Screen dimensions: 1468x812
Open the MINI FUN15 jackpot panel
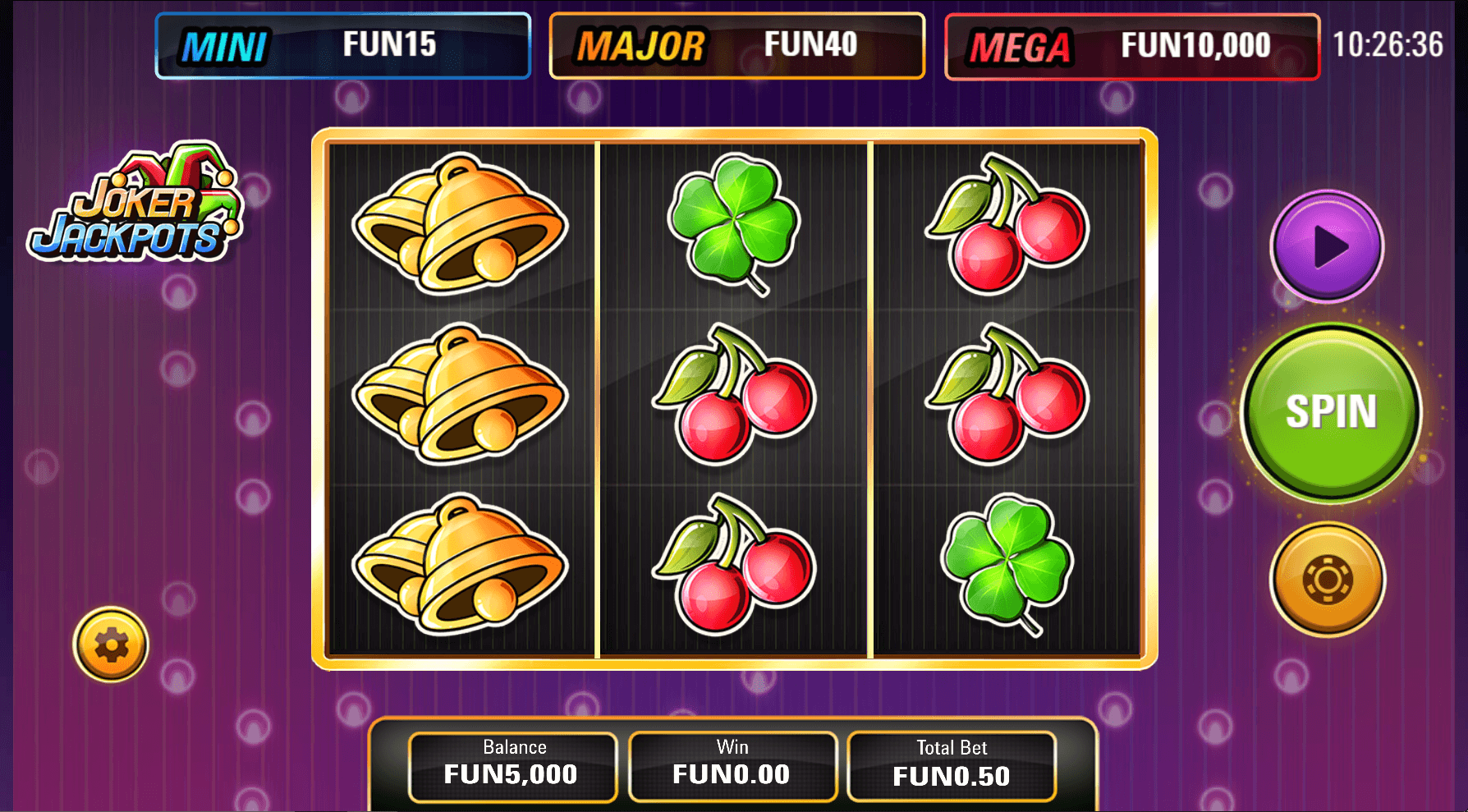[x=343, y=46]
